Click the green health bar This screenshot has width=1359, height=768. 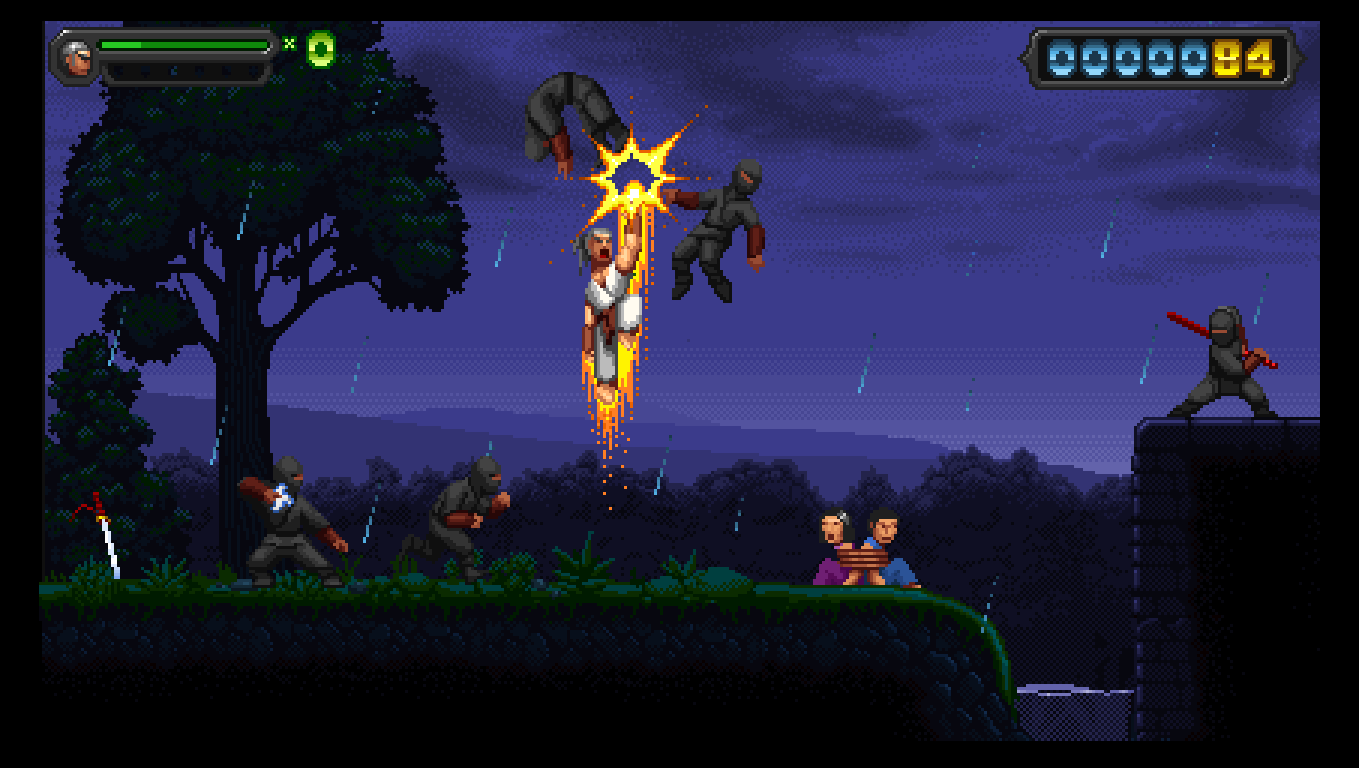180,44
